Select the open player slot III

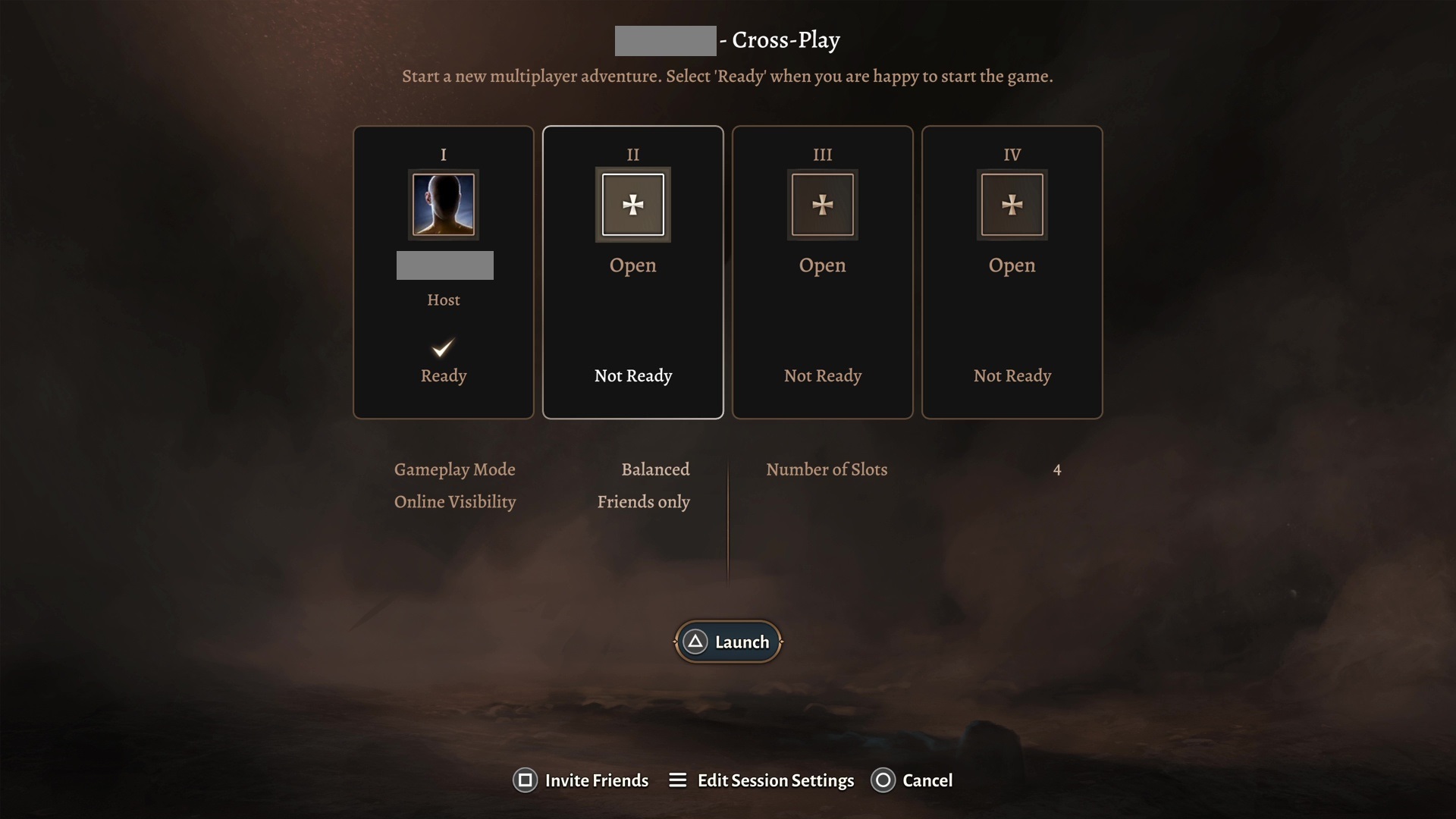click(823, 205)
